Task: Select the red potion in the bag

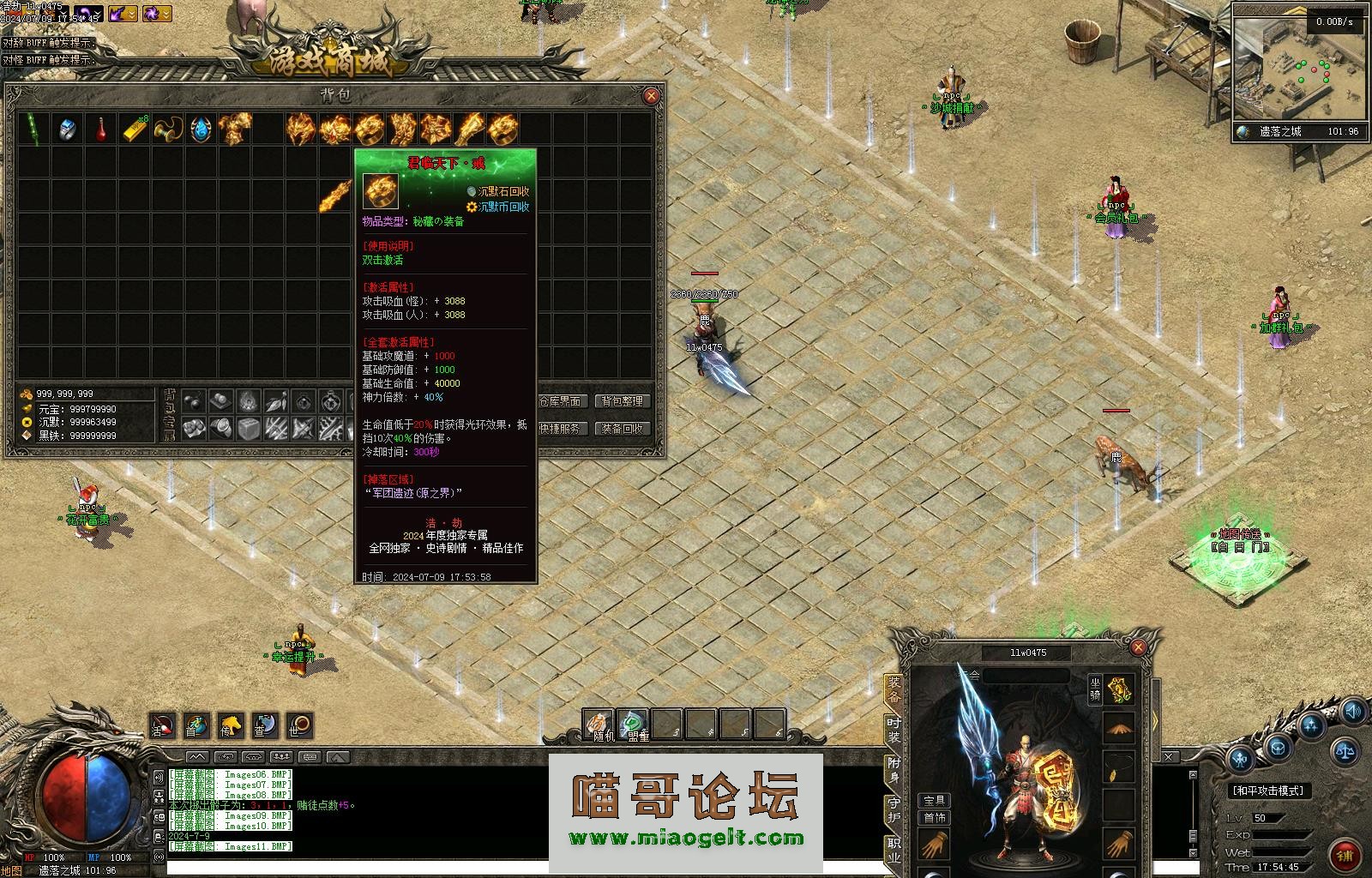Action: point(102,129)
